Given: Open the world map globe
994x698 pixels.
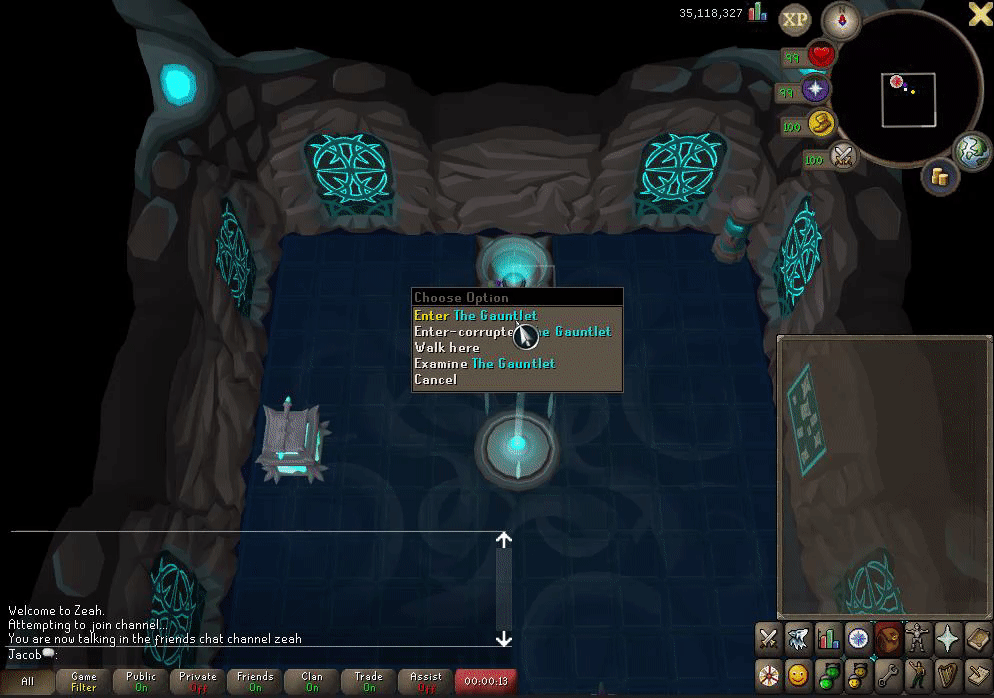Looking at the screenshot, I should point(970,151).
